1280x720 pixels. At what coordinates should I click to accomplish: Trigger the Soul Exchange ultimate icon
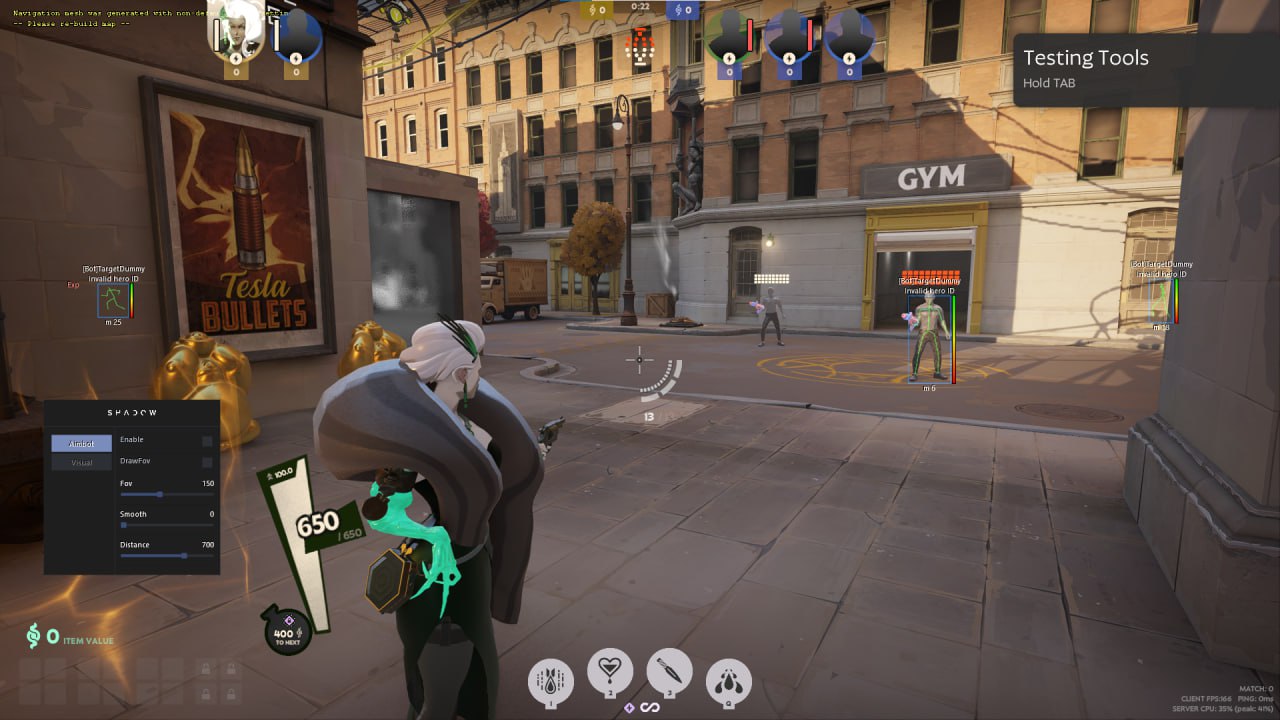click(729, 680)
